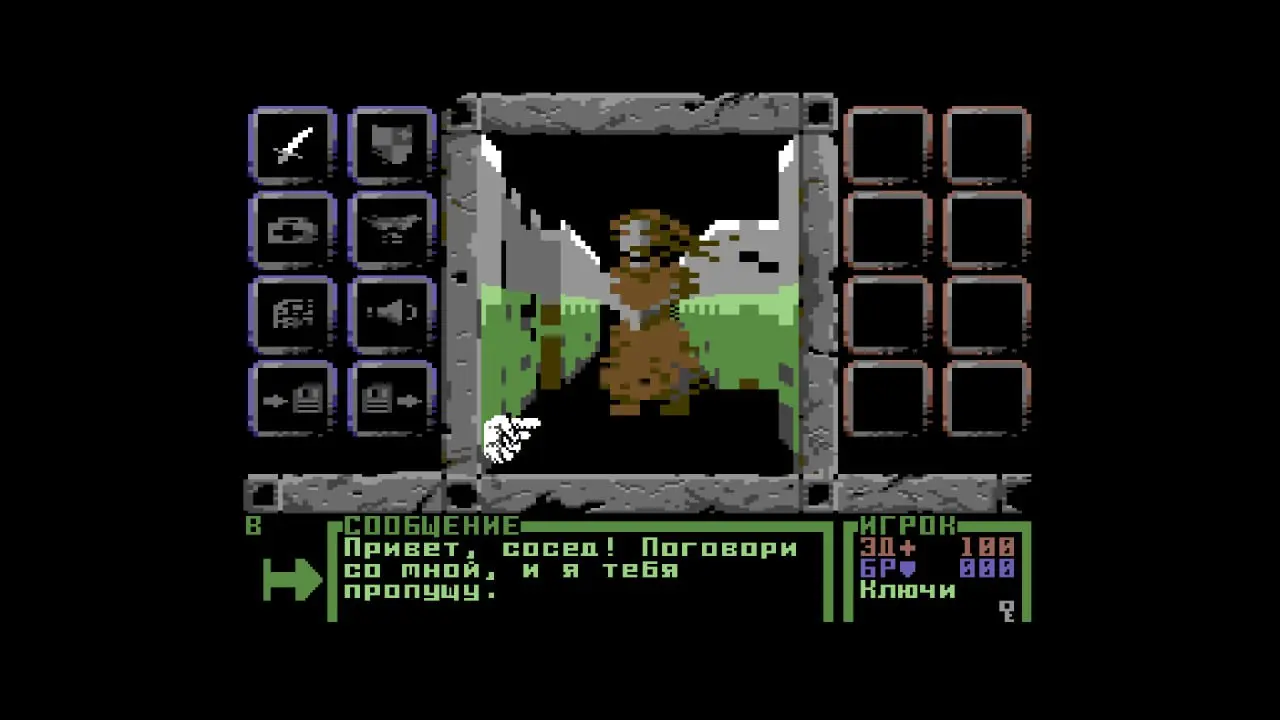Click the shield defense icon
The width and height of the screenshot is (1280, 720).
pyautogui.click(x=391, y=145)
